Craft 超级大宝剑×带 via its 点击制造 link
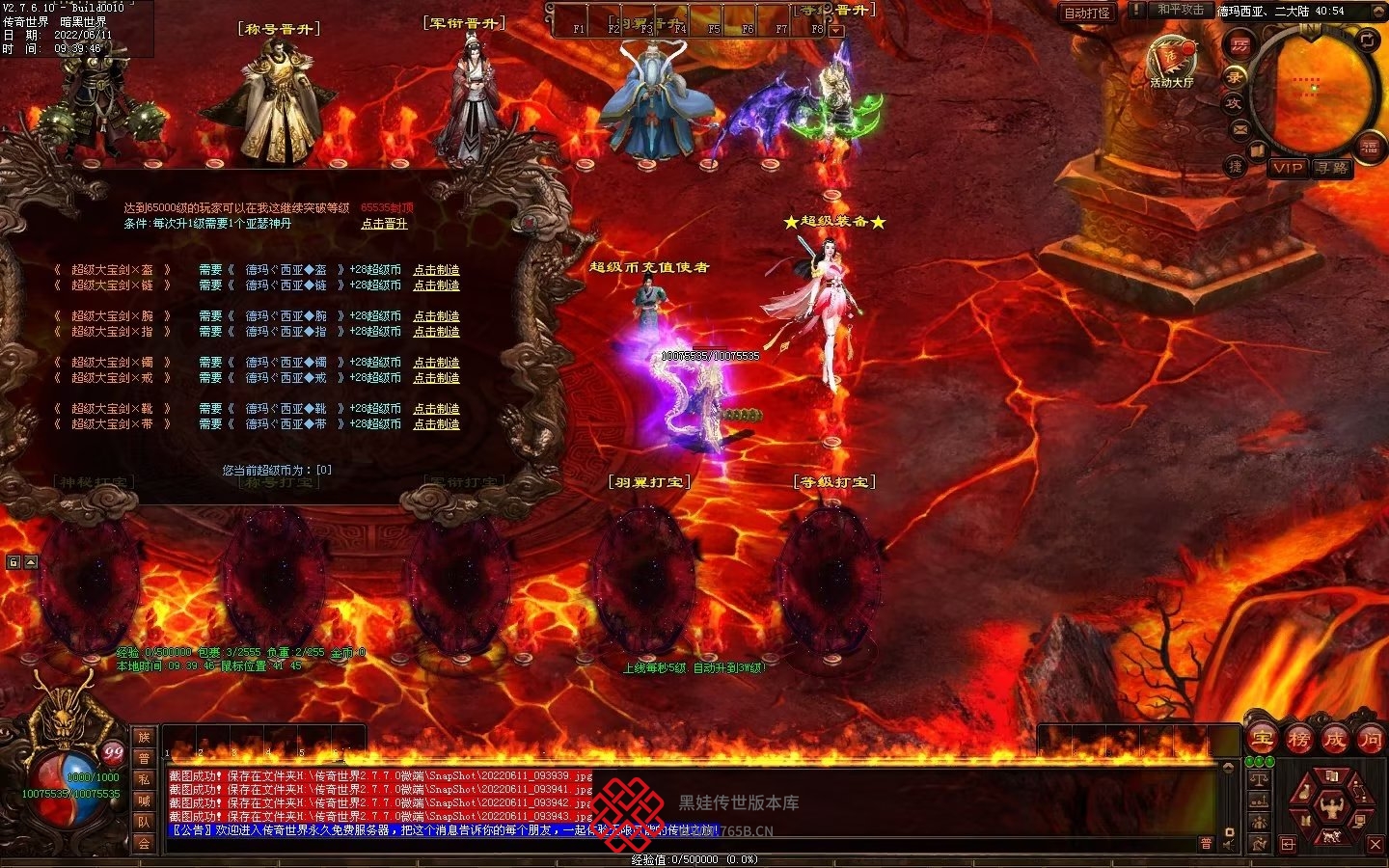 point(436,424)
